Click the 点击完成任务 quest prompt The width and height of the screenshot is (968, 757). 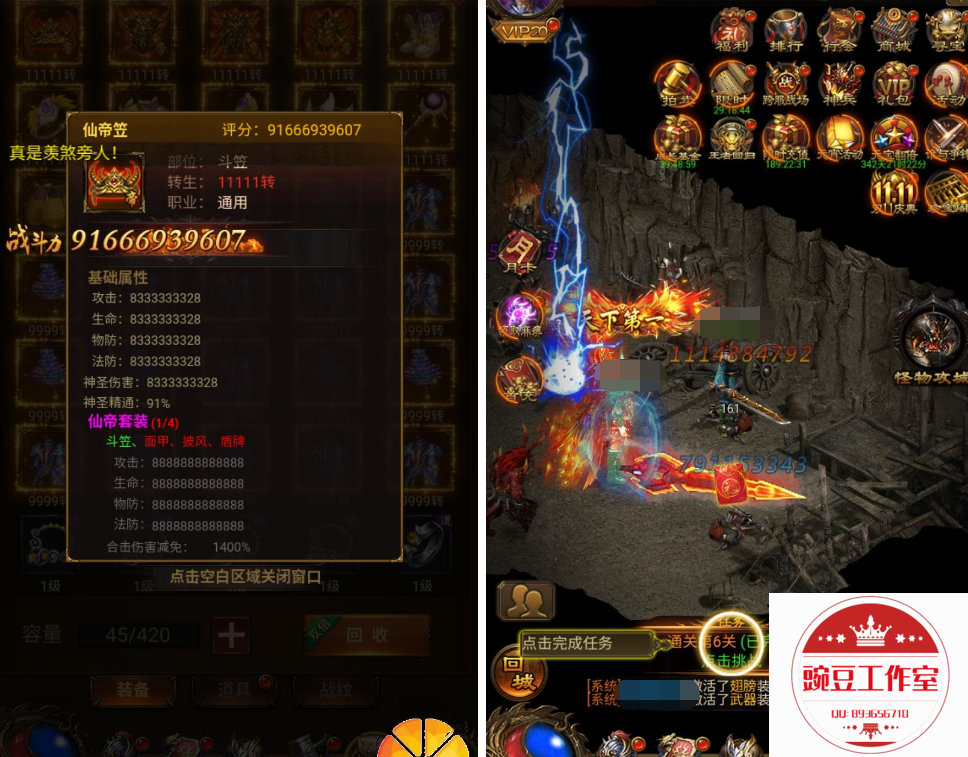pos(580,643)
